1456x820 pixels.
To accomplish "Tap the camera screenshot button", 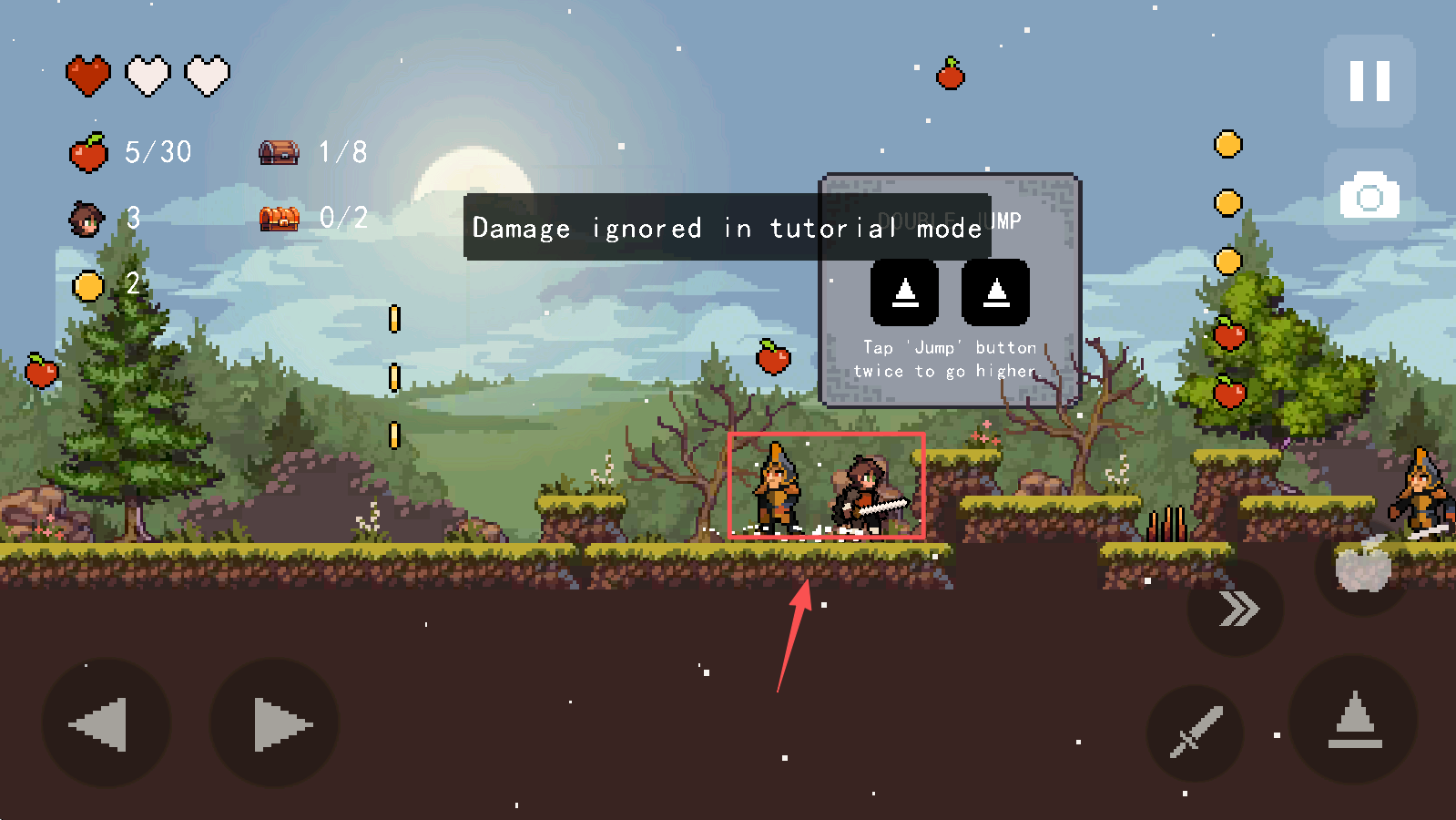I will click(x=1369, y=195).
